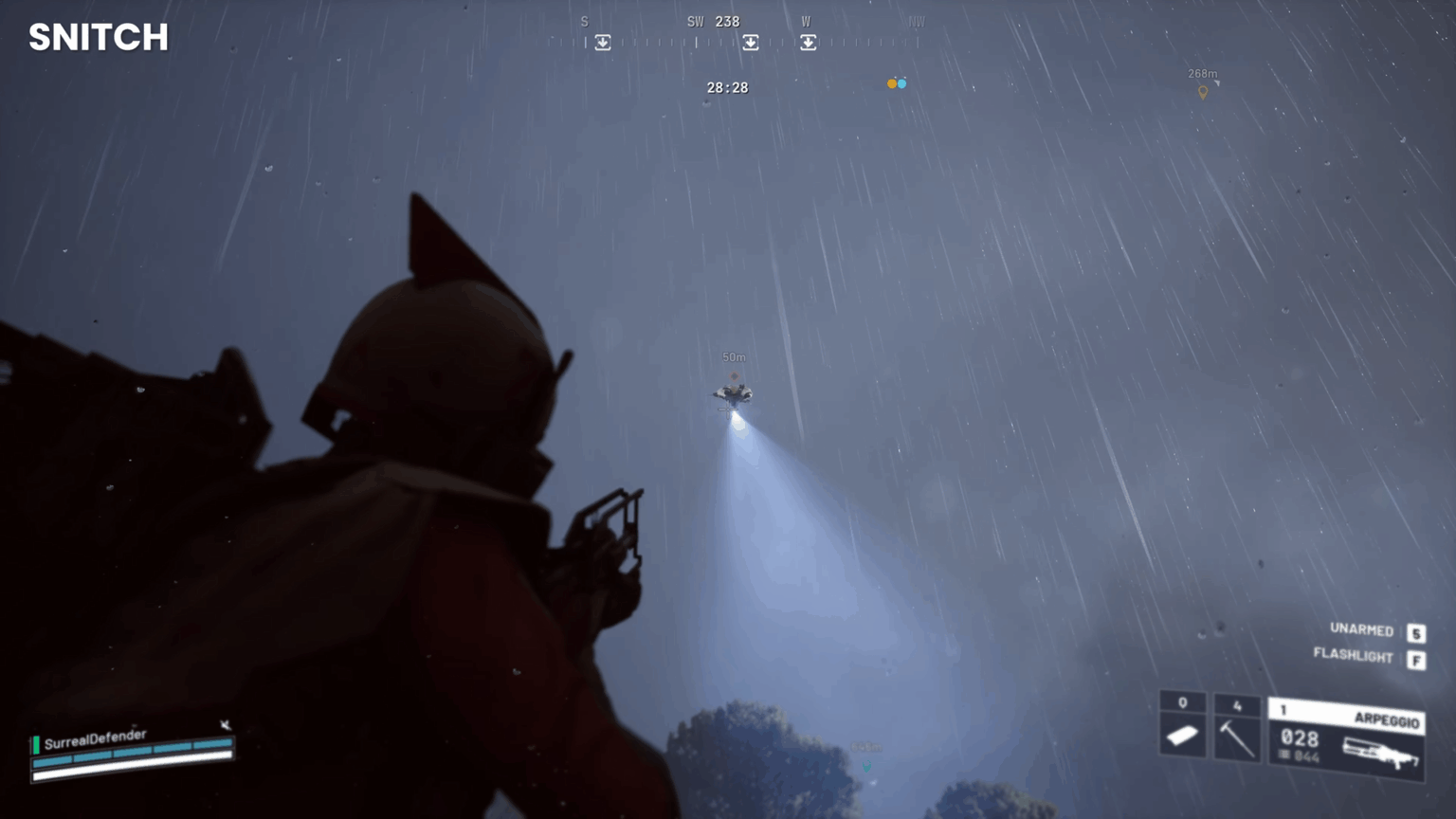Click the ship marker icon below the SW heading
The image size is (1456, 819).
[x=751, y=43]
